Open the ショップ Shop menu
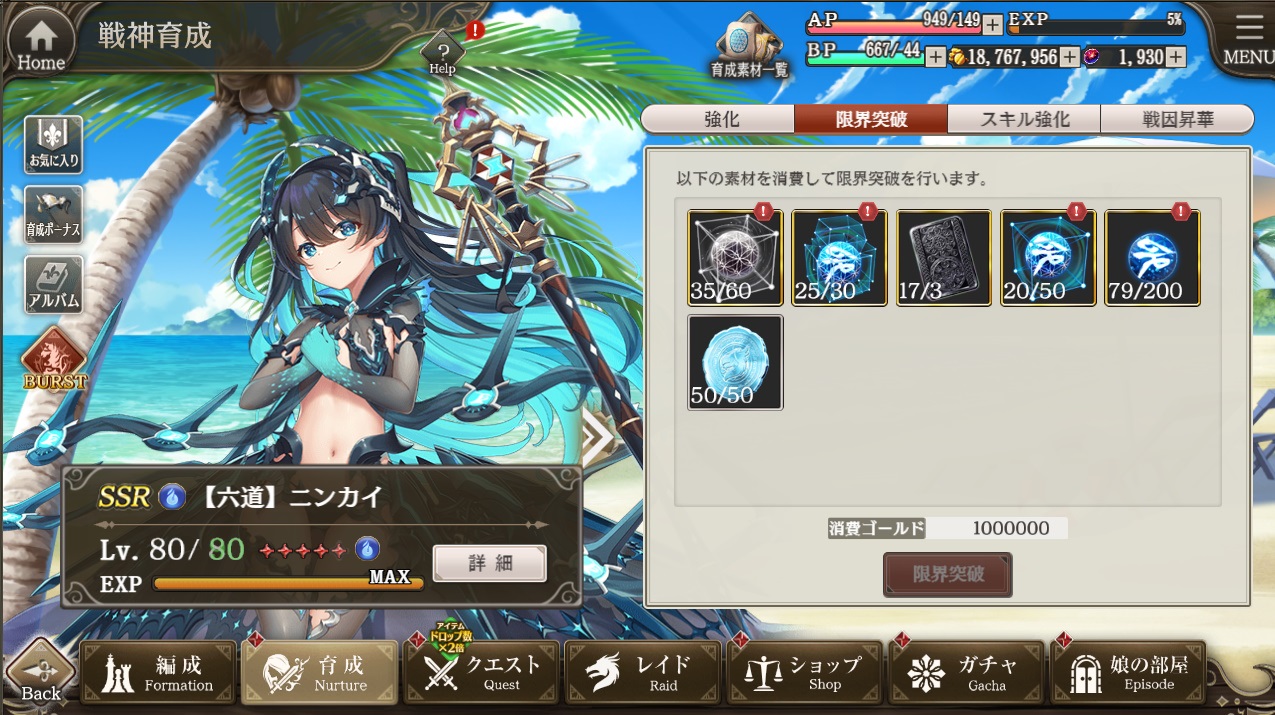 (x=805, y=672)
